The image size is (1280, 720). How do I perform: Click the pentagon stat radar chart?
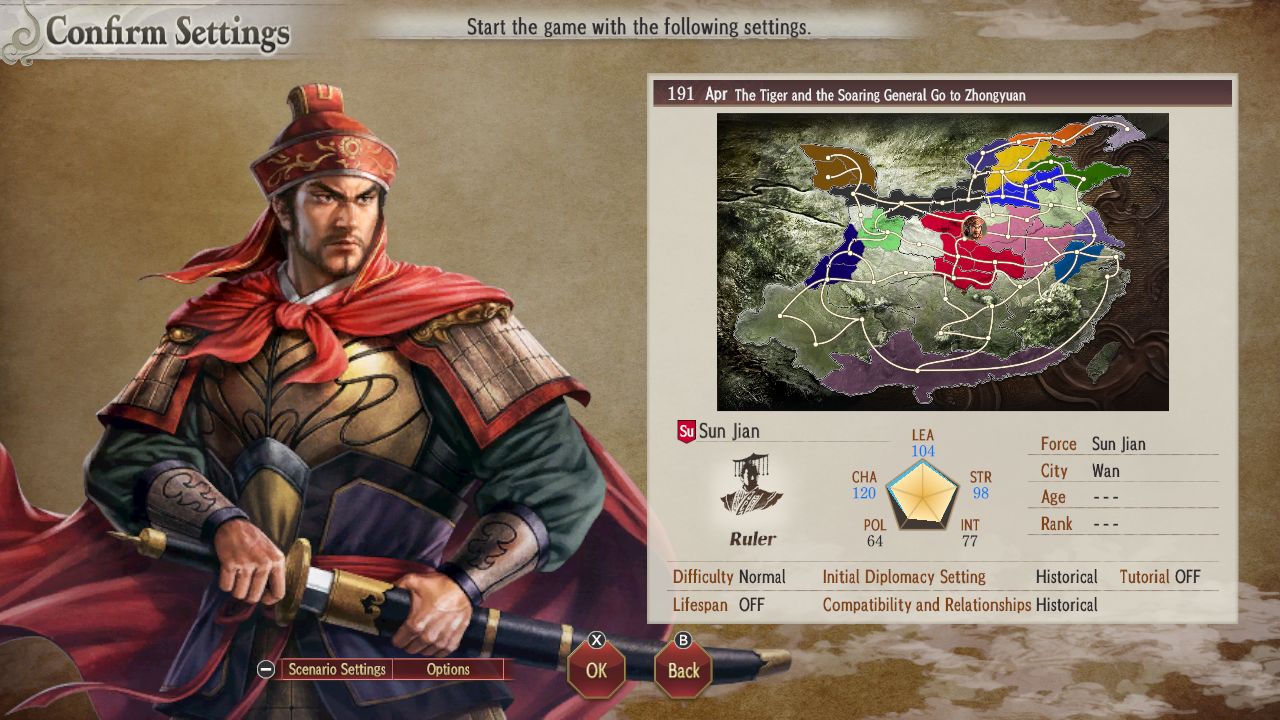(x=922, y=493)
